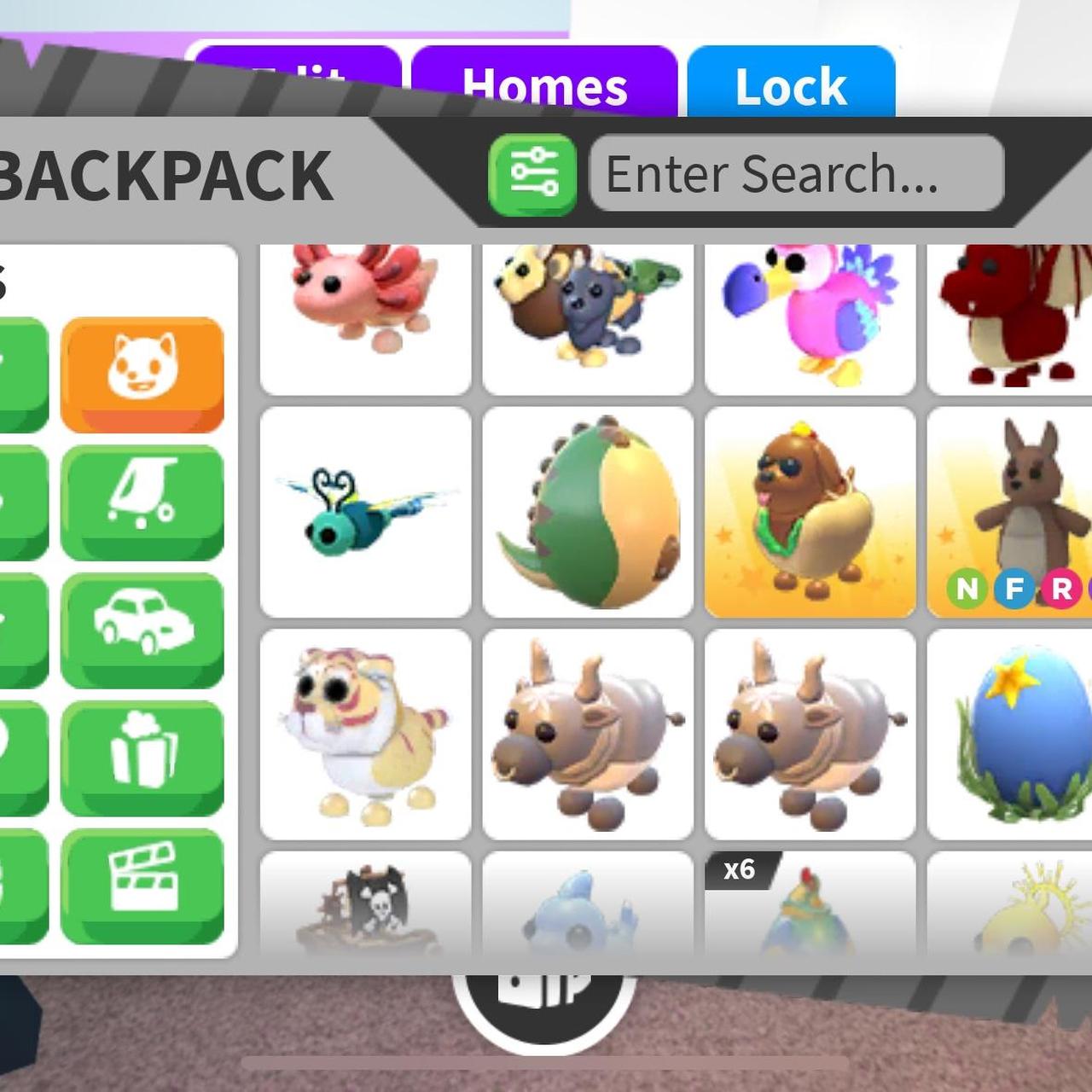Open the backpack filter options
This screenshot has width=1092, height=1092.
532,175
